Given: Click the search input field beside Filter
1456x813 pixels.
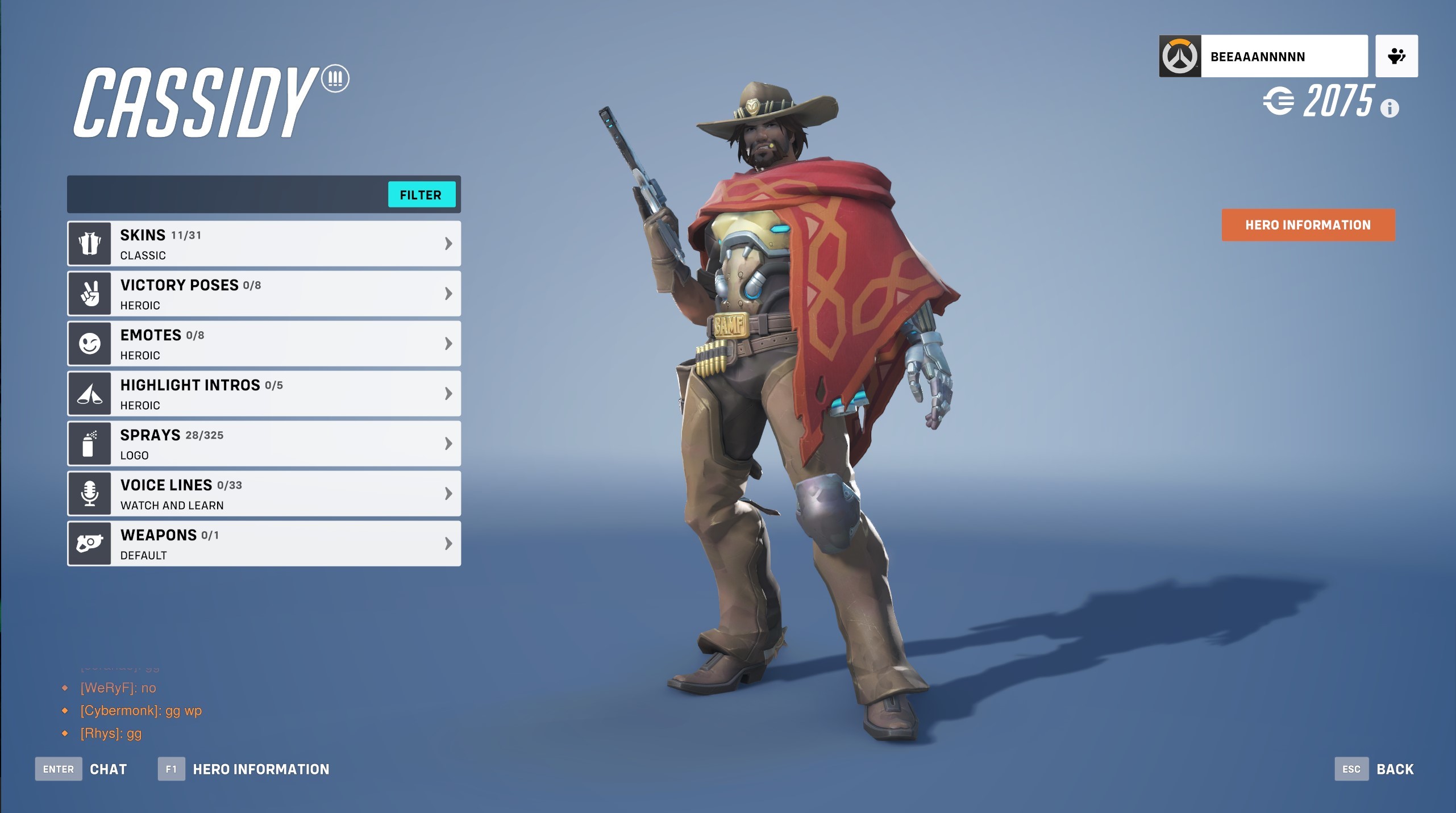Looking at the screenshot, I should tap(227, 194).
